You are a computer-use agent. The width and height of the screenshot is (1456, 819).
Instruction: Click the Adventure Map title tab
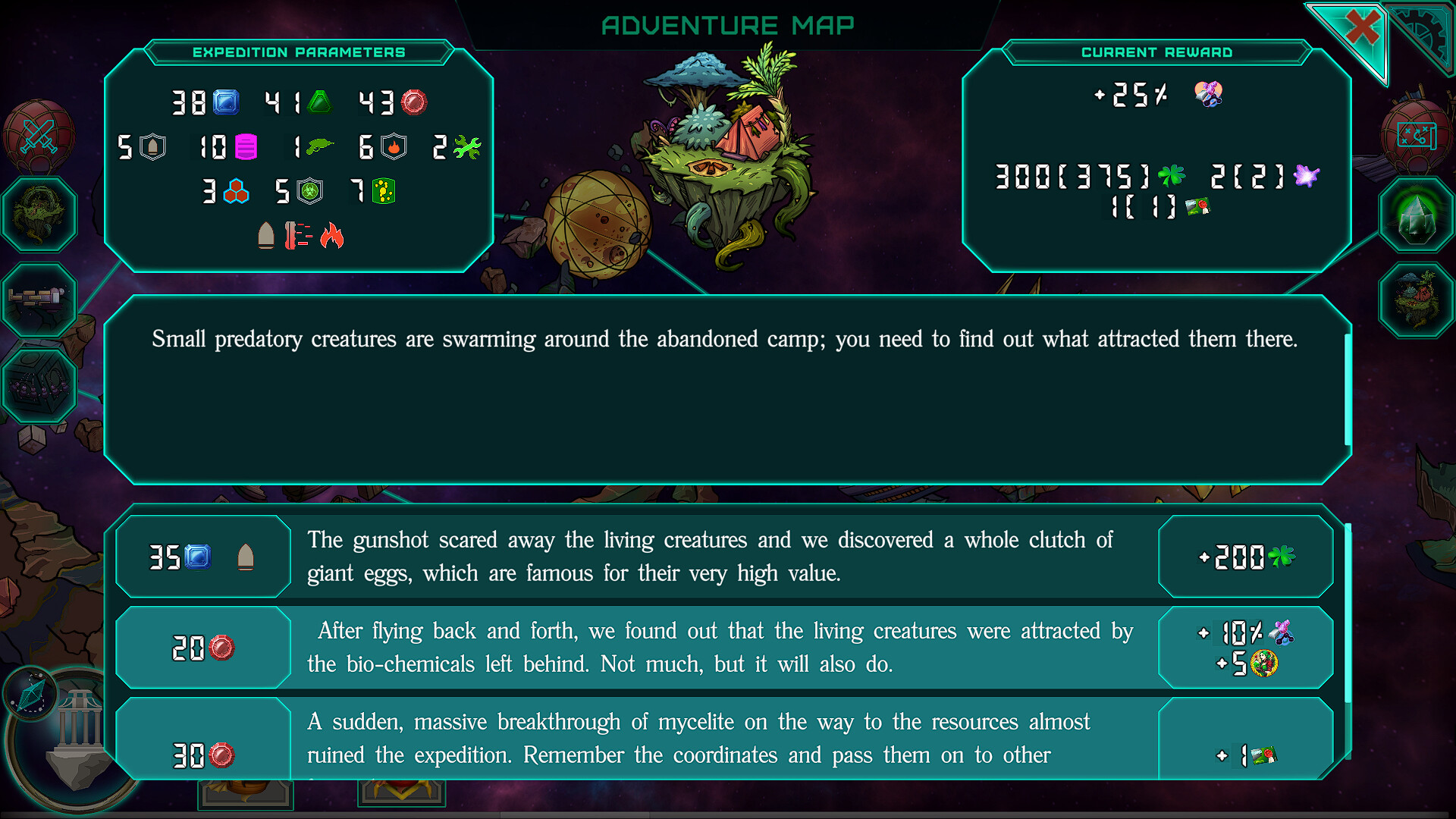[x=727, y=25]
